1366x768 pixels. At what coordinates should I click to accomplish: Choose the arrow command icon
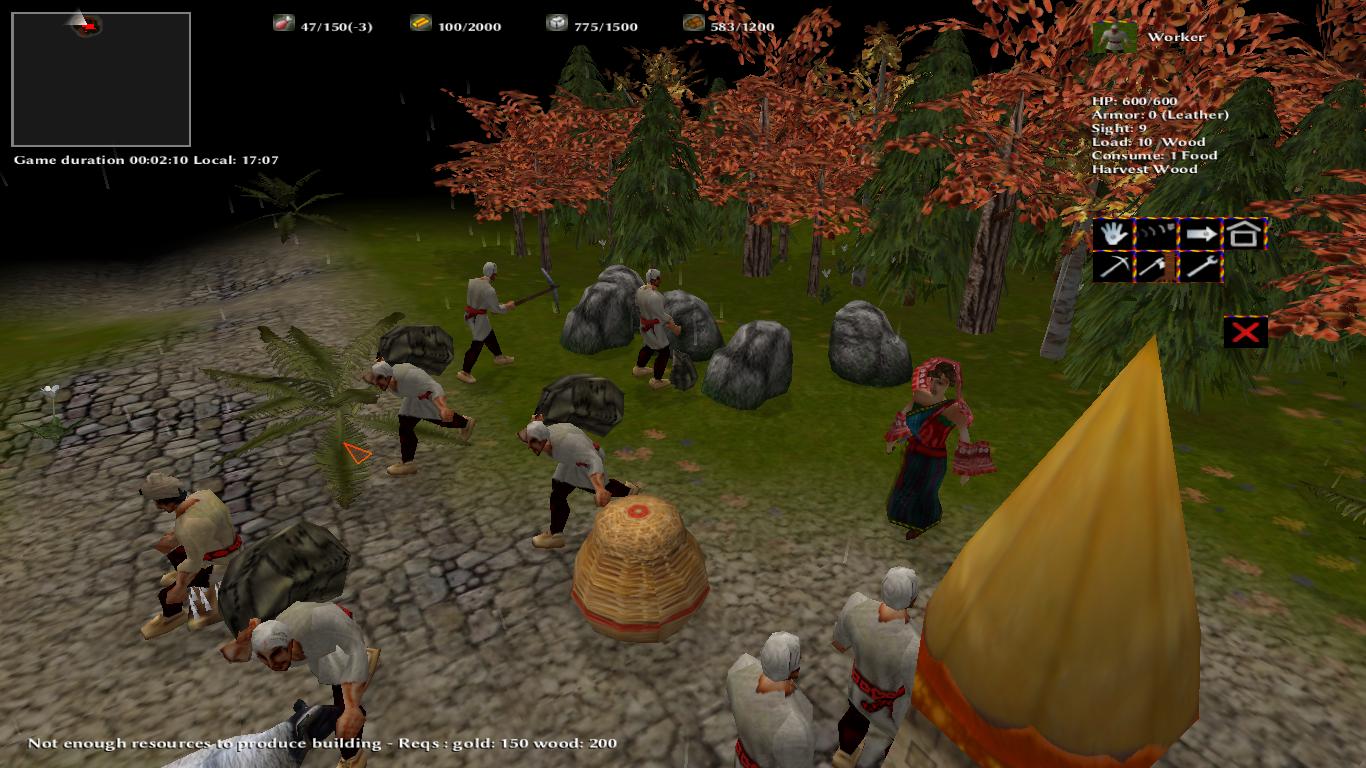pos(1201,234)
